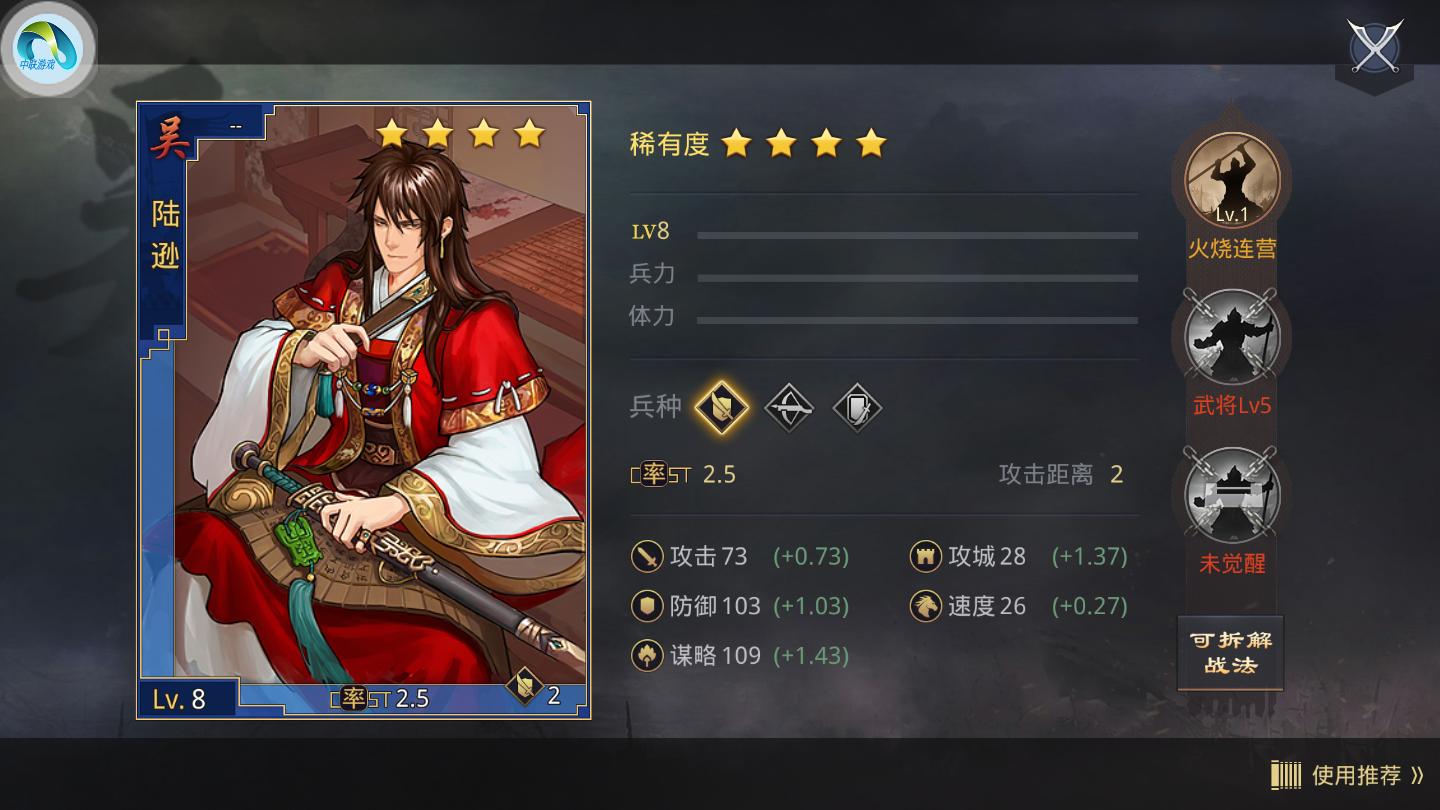Click a gold star beside 稀有度

[738, 143]
